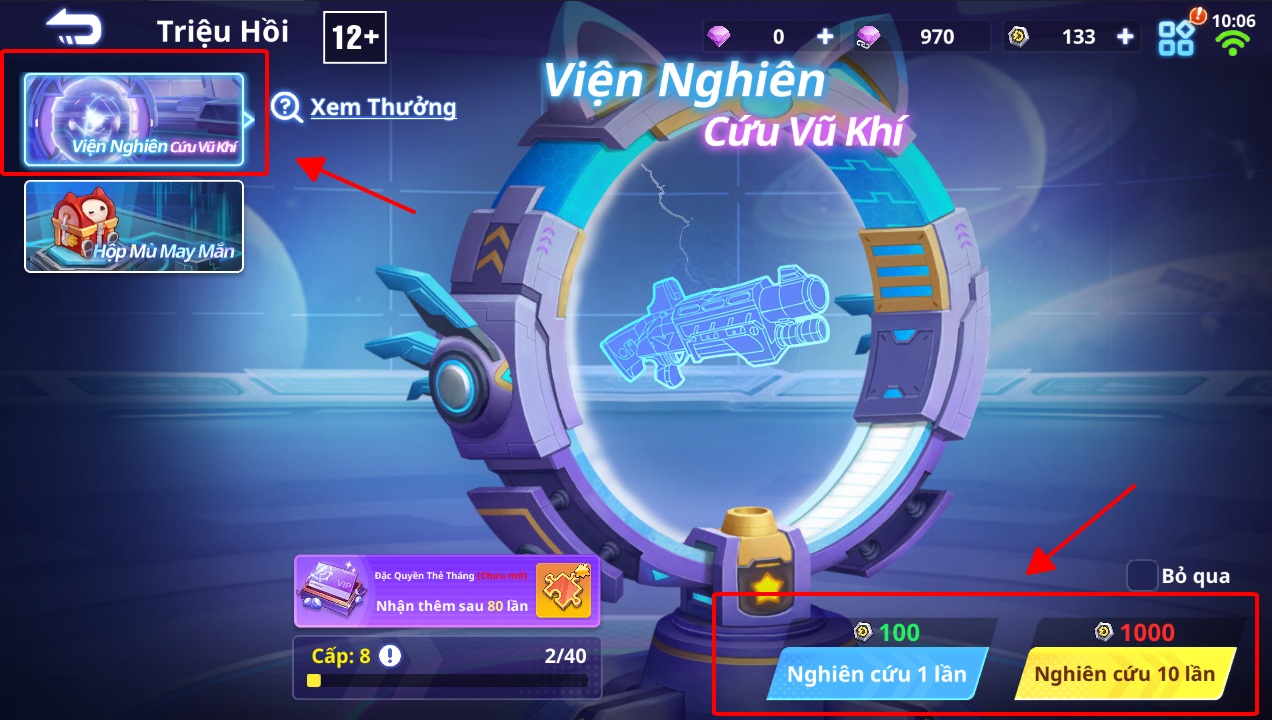
Task: Switch to the Hộp Mù May Mắn tab
Action: point(134,226)
